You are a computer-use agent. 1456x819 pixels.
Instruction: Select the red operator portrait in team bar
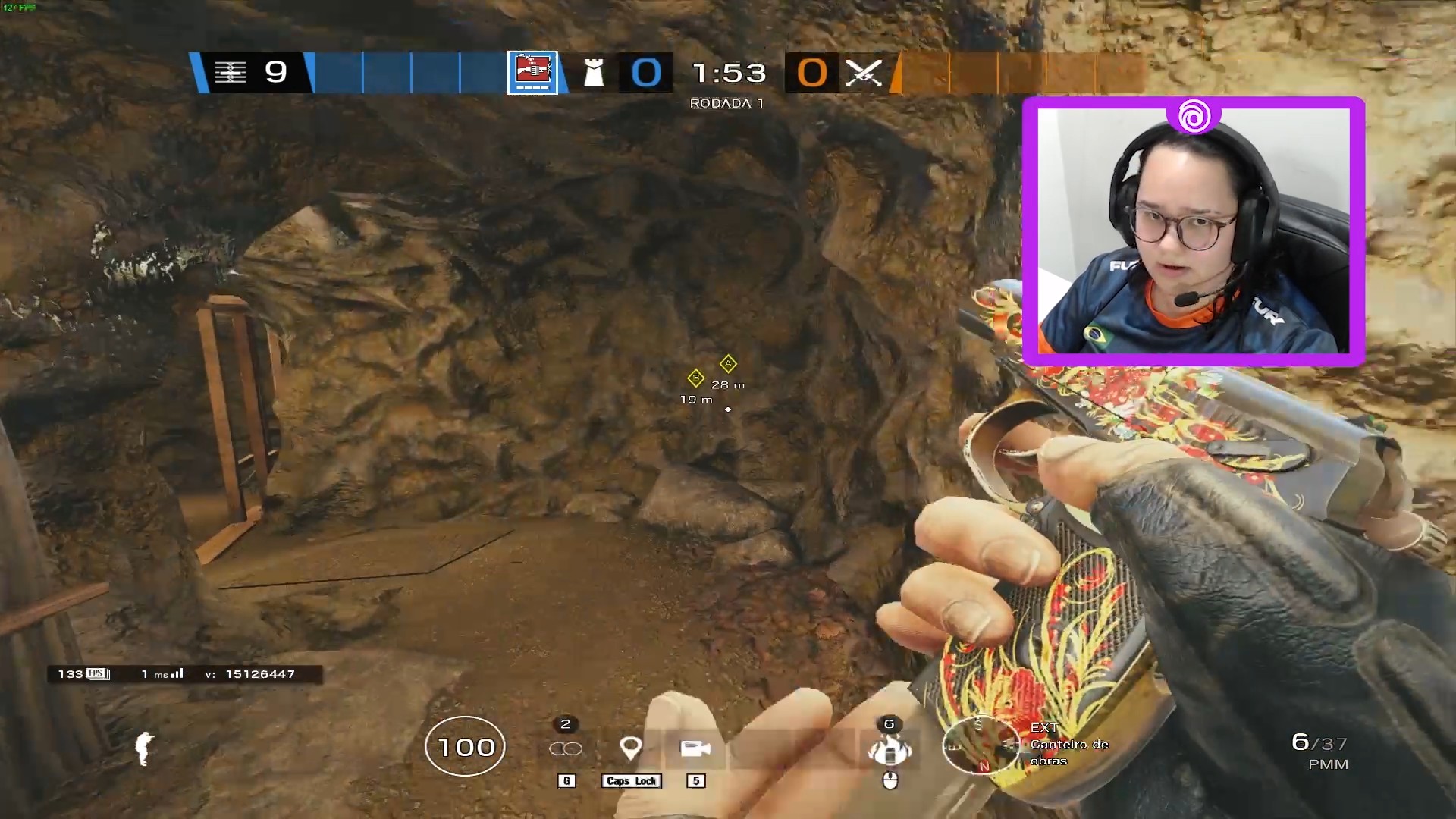pos(532,73)
